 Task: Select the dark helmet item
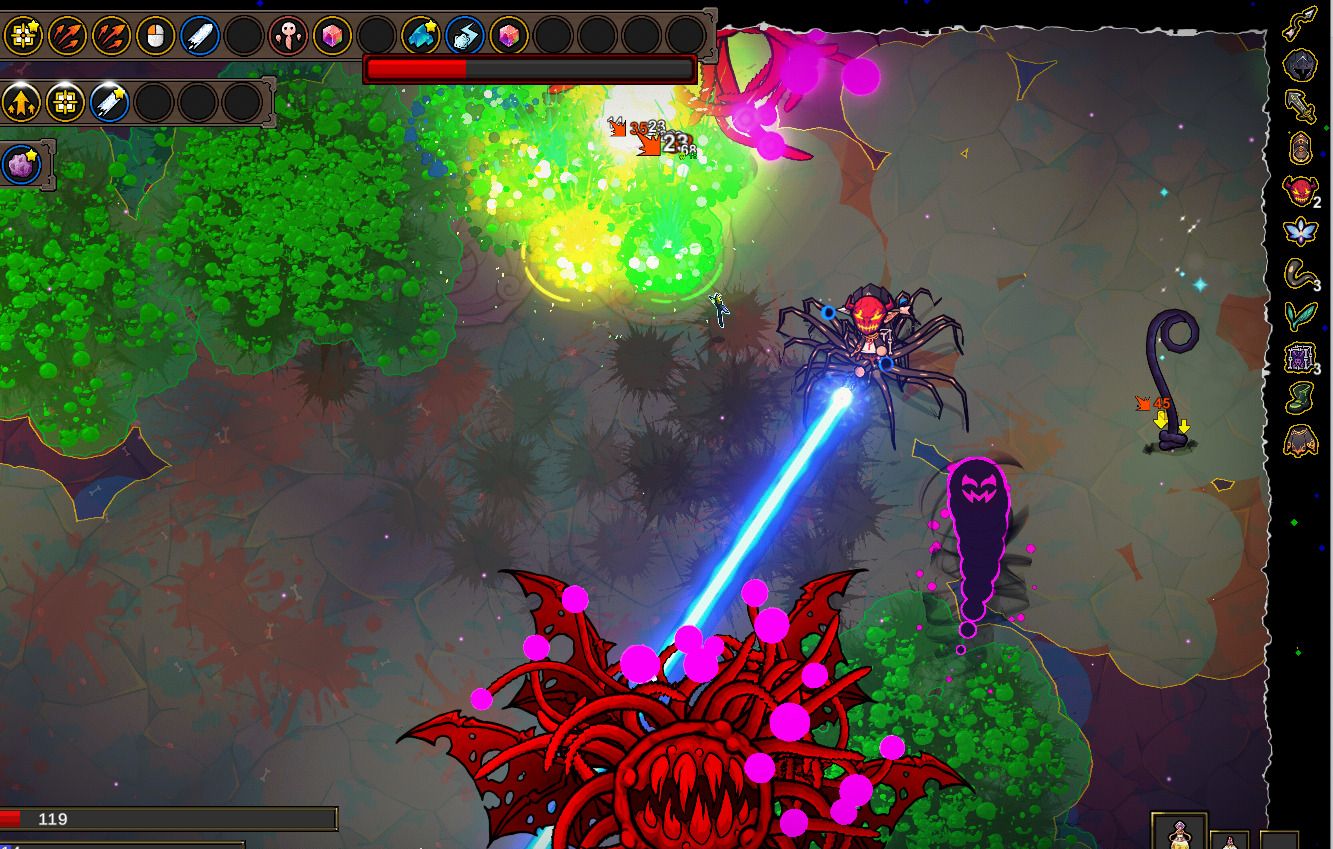click(1300, 66)
